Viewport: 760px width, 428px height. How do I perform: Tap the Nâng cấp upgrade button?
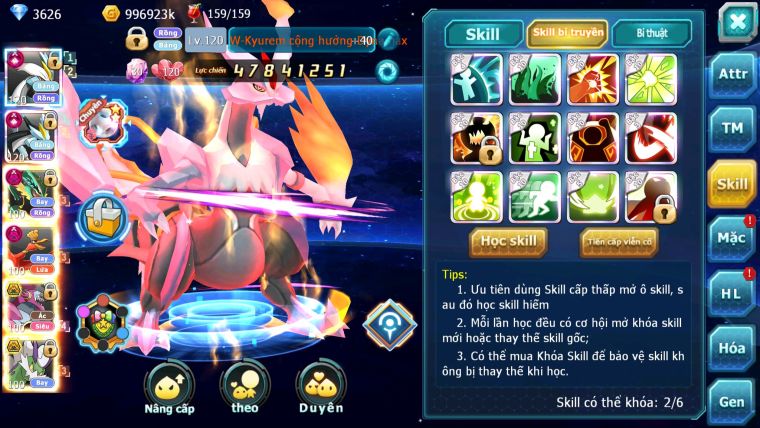(169, 388)
